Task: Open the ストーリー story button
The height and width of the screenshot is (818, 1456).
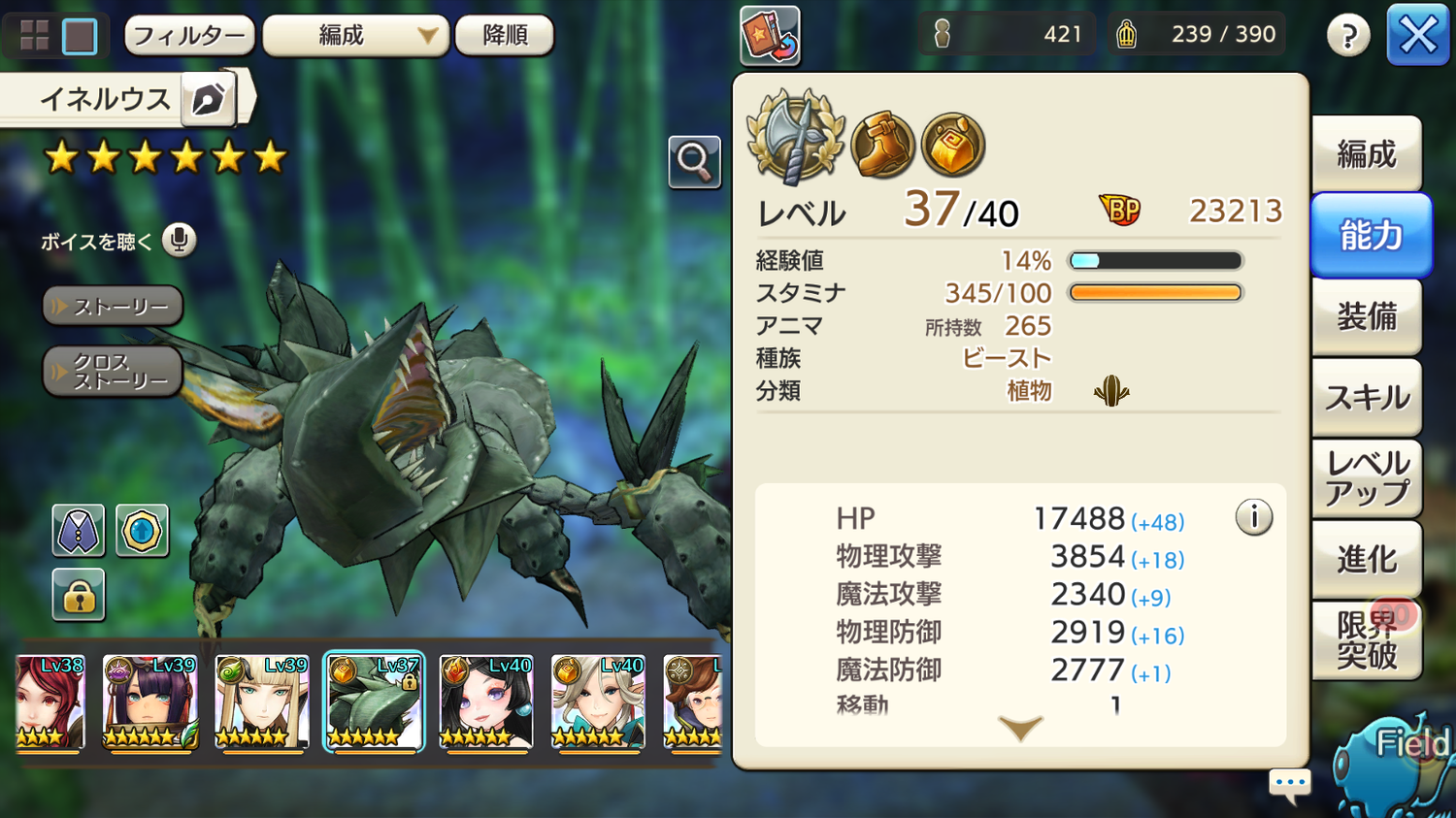Action: click(x=113, y=307)
